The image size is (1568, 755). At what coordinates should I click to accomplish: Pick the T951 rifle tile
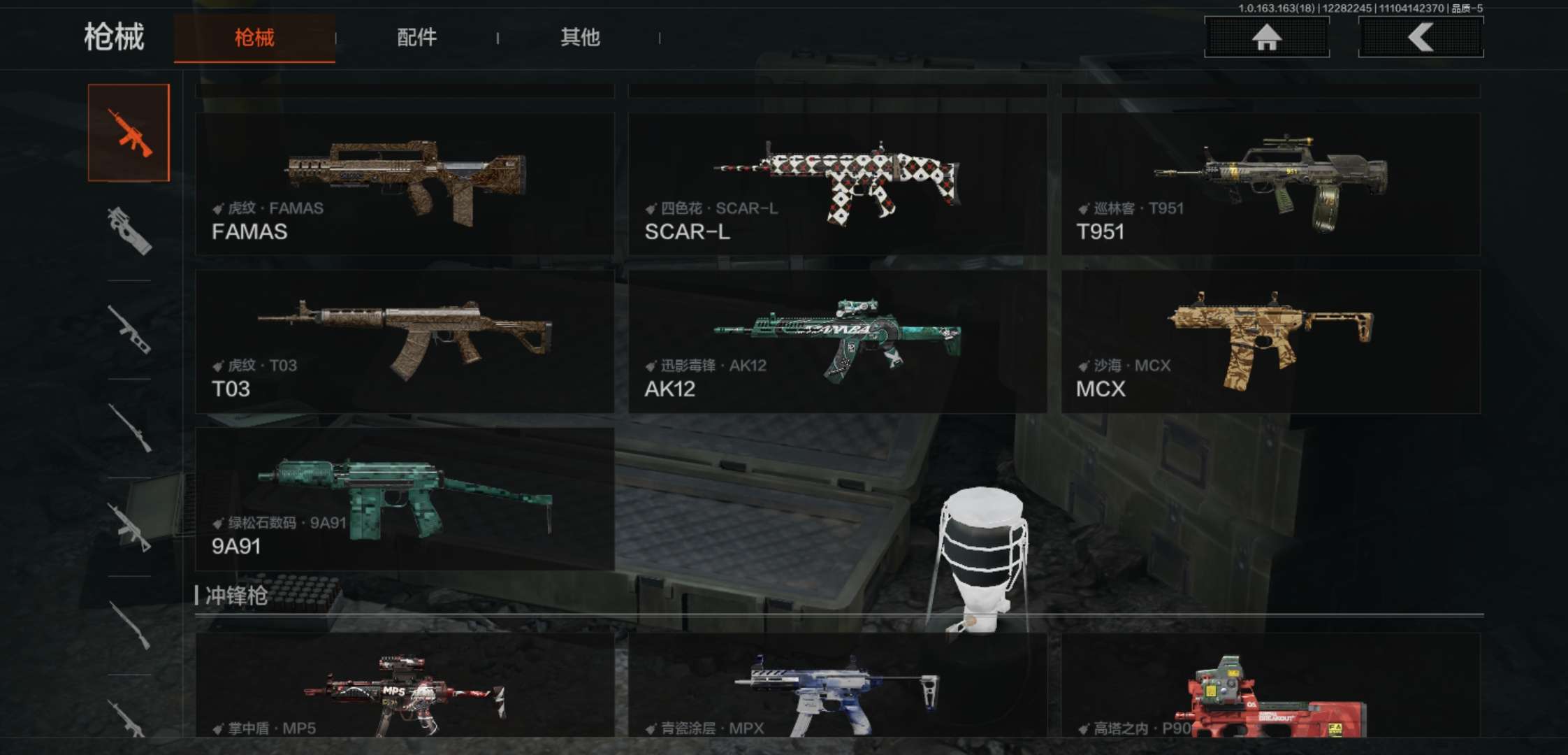[1270, 184]
